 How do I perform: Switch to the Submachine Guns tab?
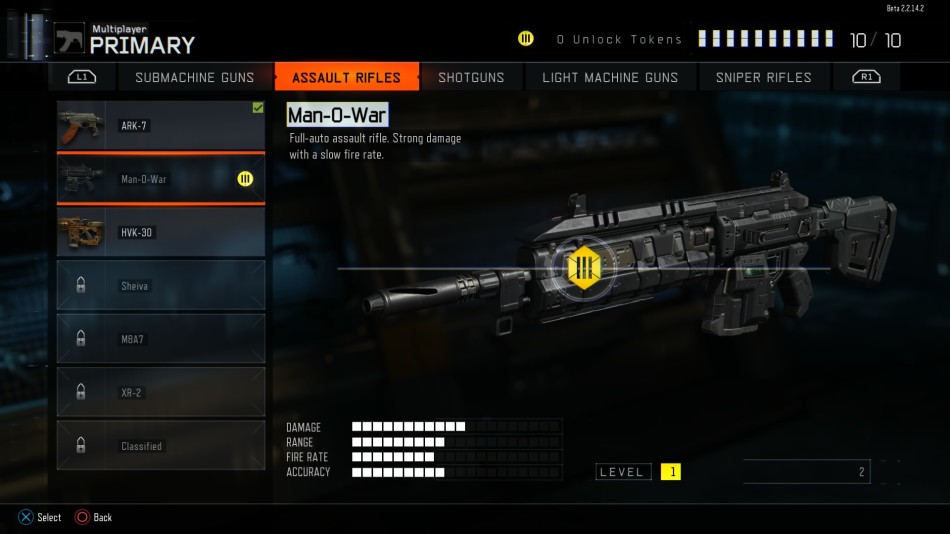pyautogui.click(x=194, y=77)
